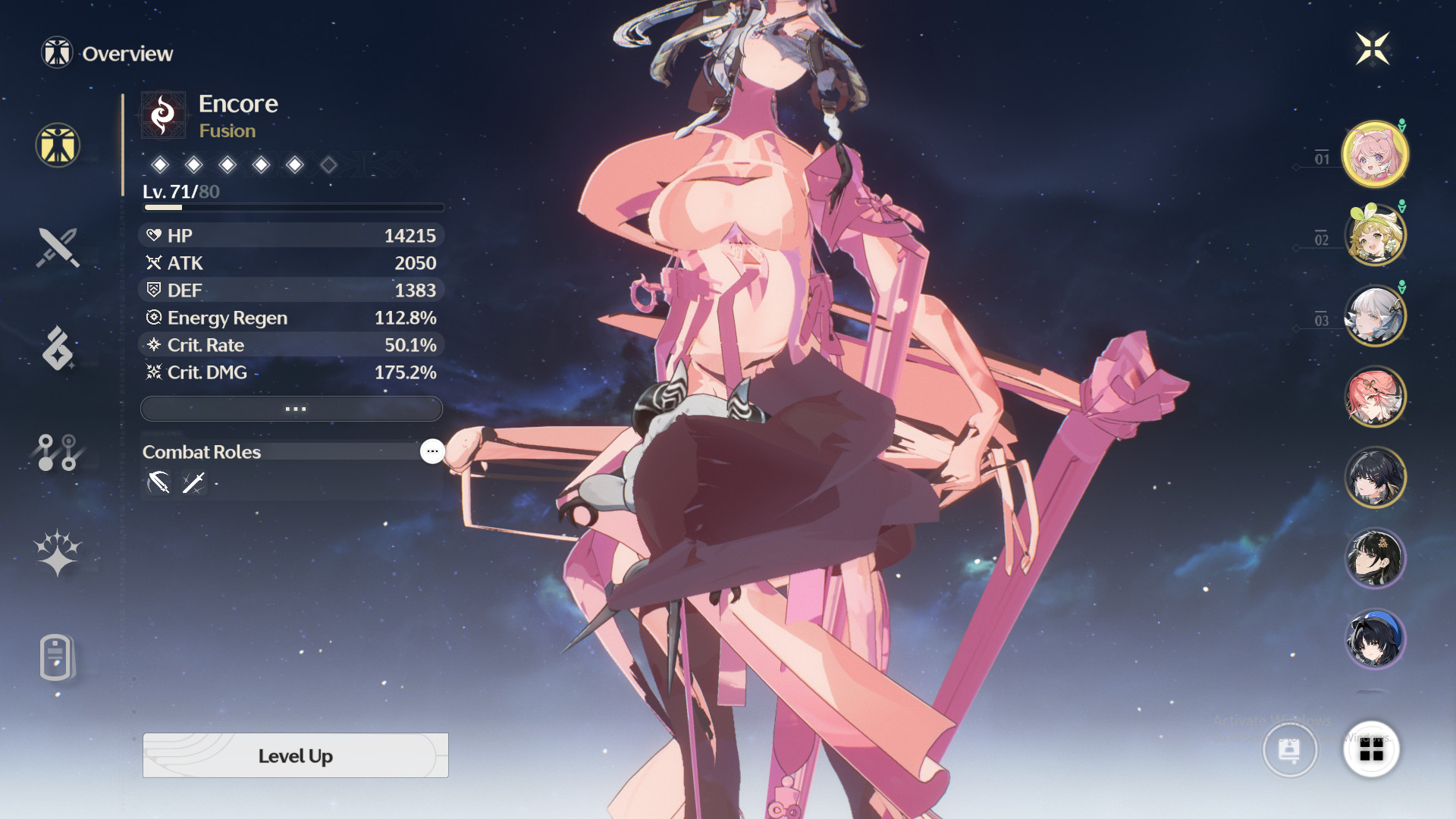Click the Level Up button

[295, 755]
